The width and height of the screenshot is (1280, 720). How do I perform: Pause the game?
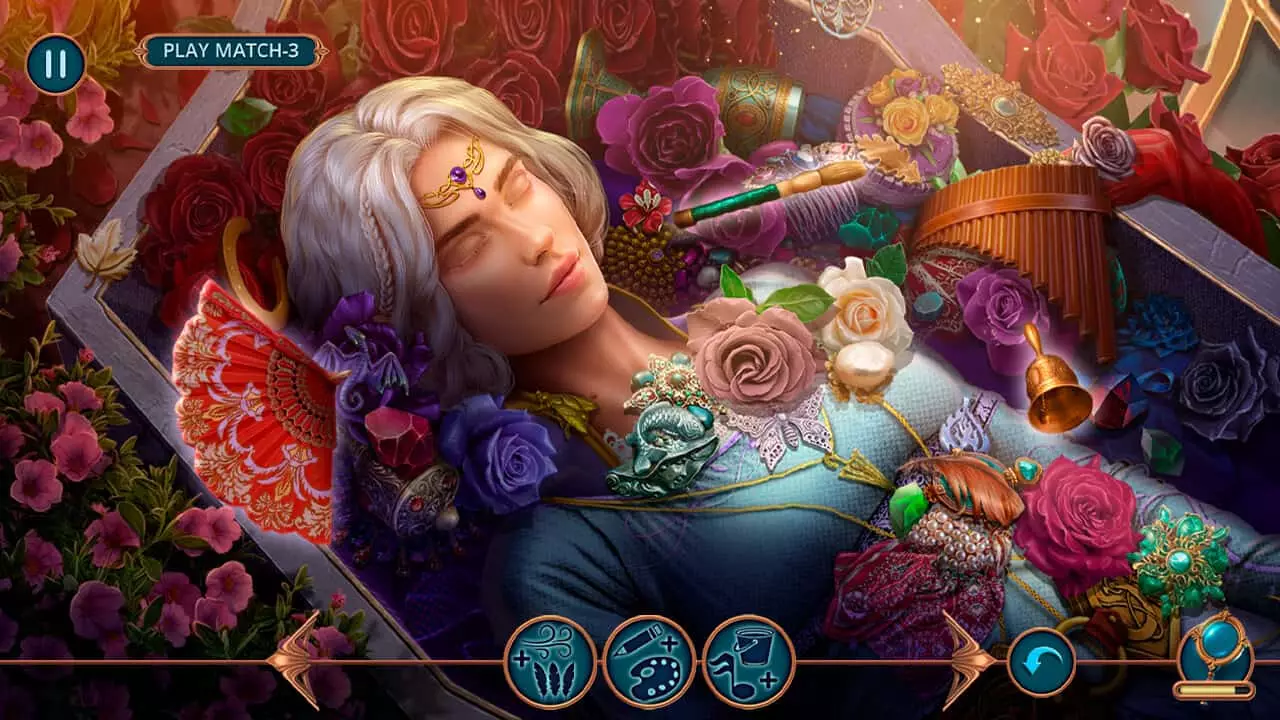pos(55,64)
